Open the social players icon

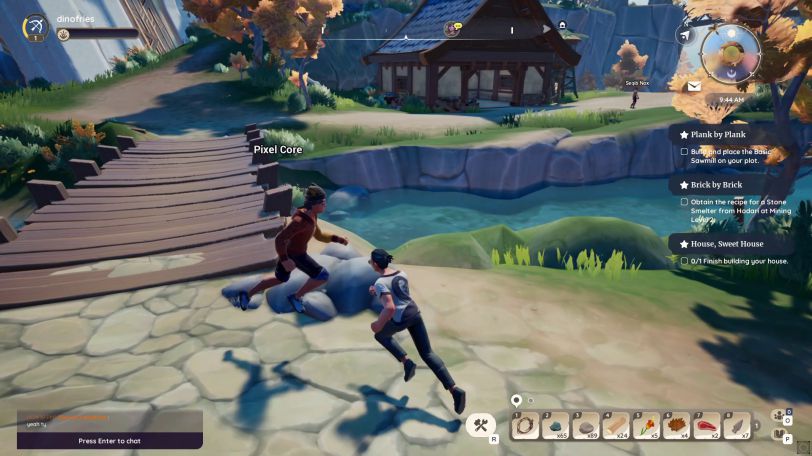click(776, 417)
